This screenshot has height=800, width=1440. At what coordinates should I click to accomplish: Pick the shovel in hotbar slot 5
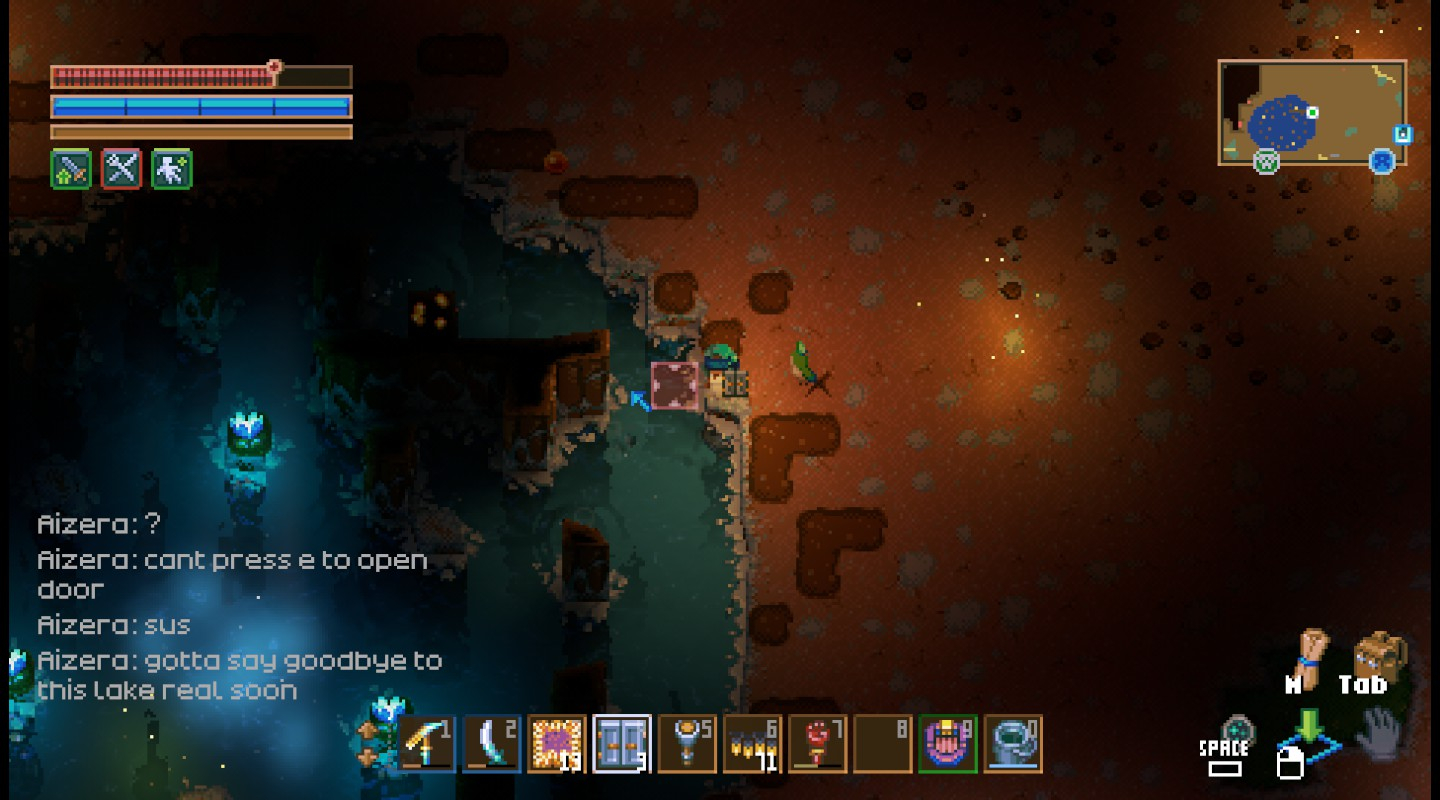pos(687,744)
